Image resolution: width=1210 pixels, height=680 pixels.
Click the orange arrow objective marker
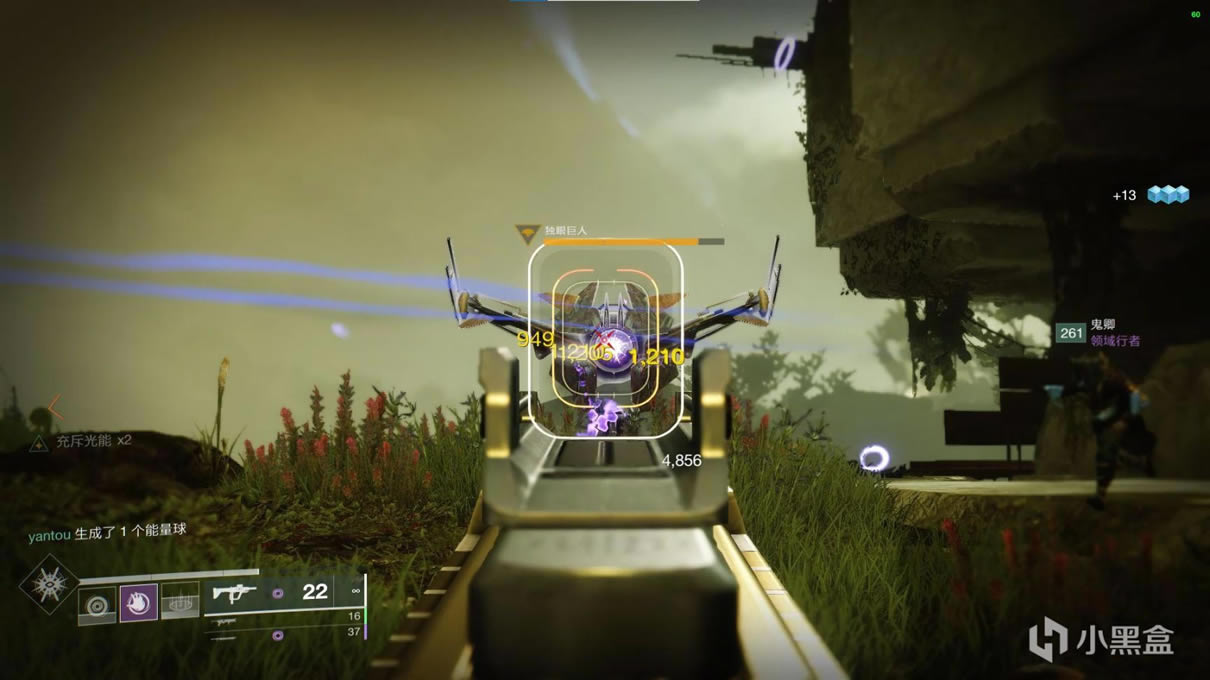[x=55, y=407]
